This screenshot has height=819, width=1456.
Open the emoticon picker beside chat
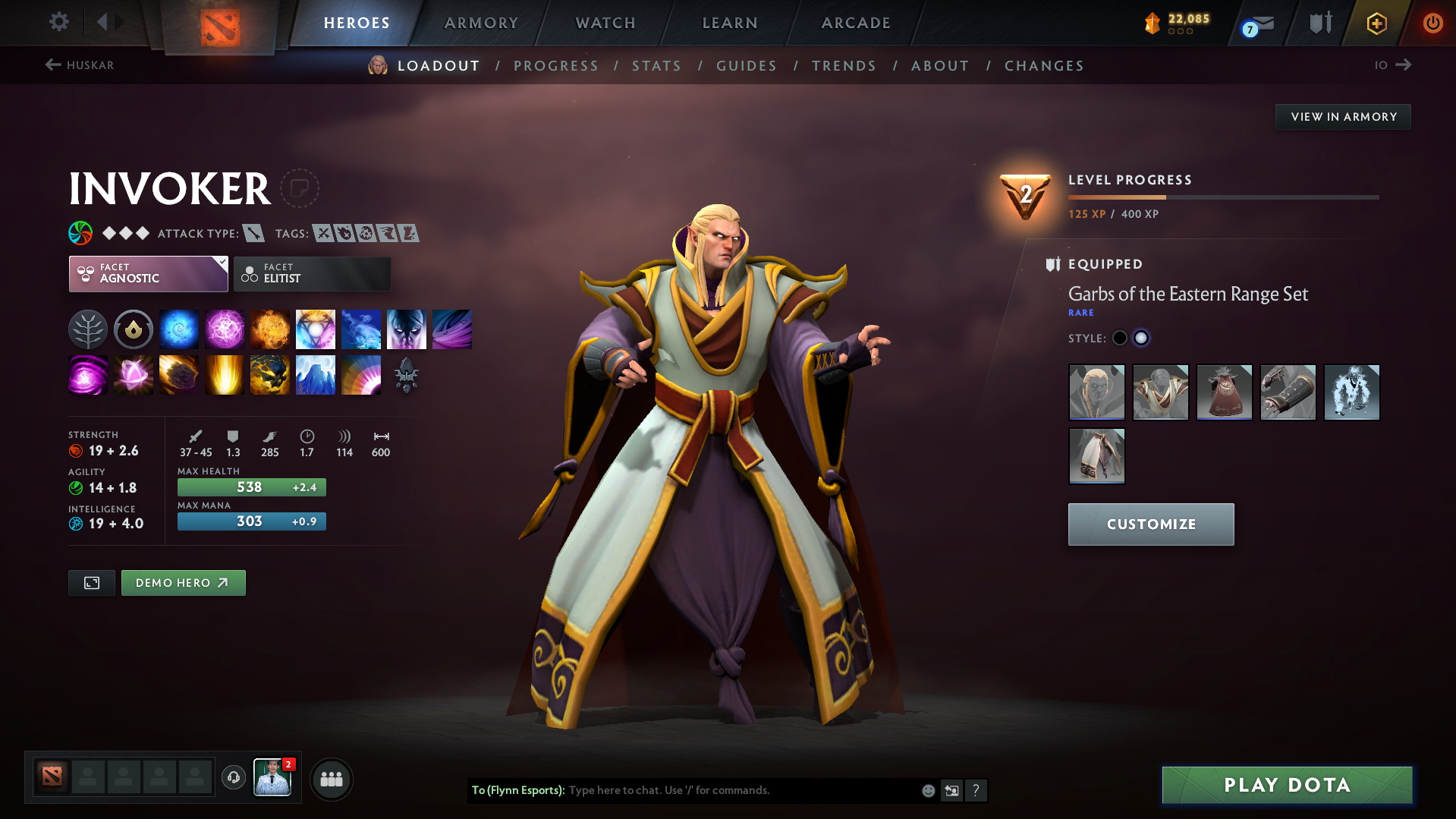point(927,790)
